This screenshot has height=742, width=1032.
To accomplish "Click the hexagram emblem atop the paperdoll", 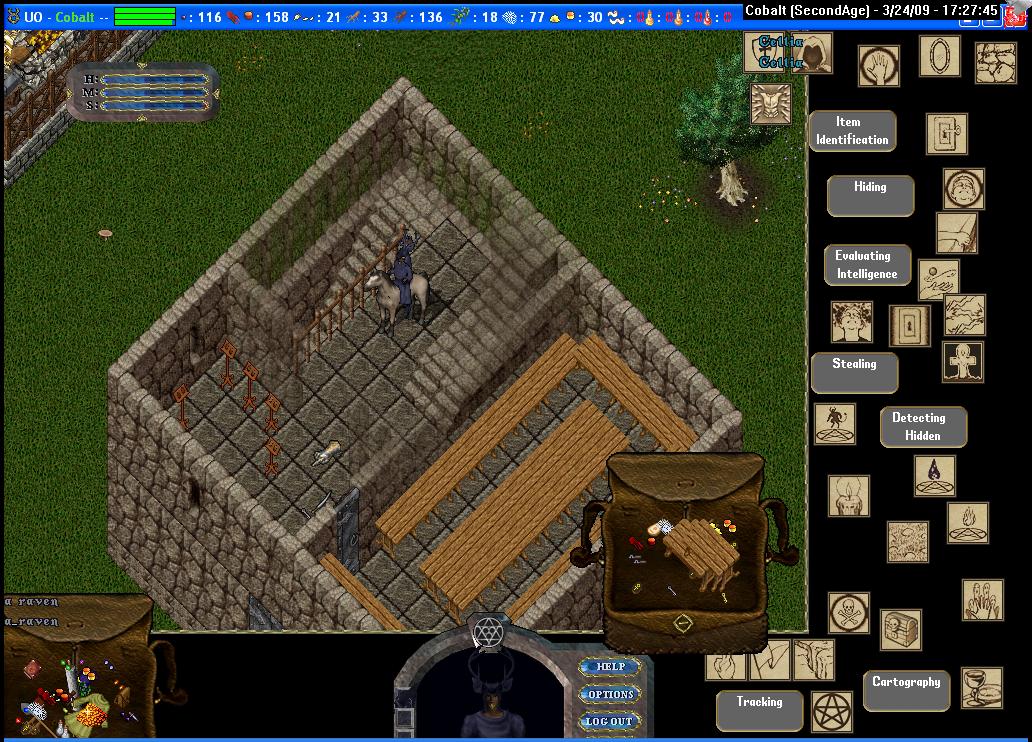I will click(x=489, y=632).
